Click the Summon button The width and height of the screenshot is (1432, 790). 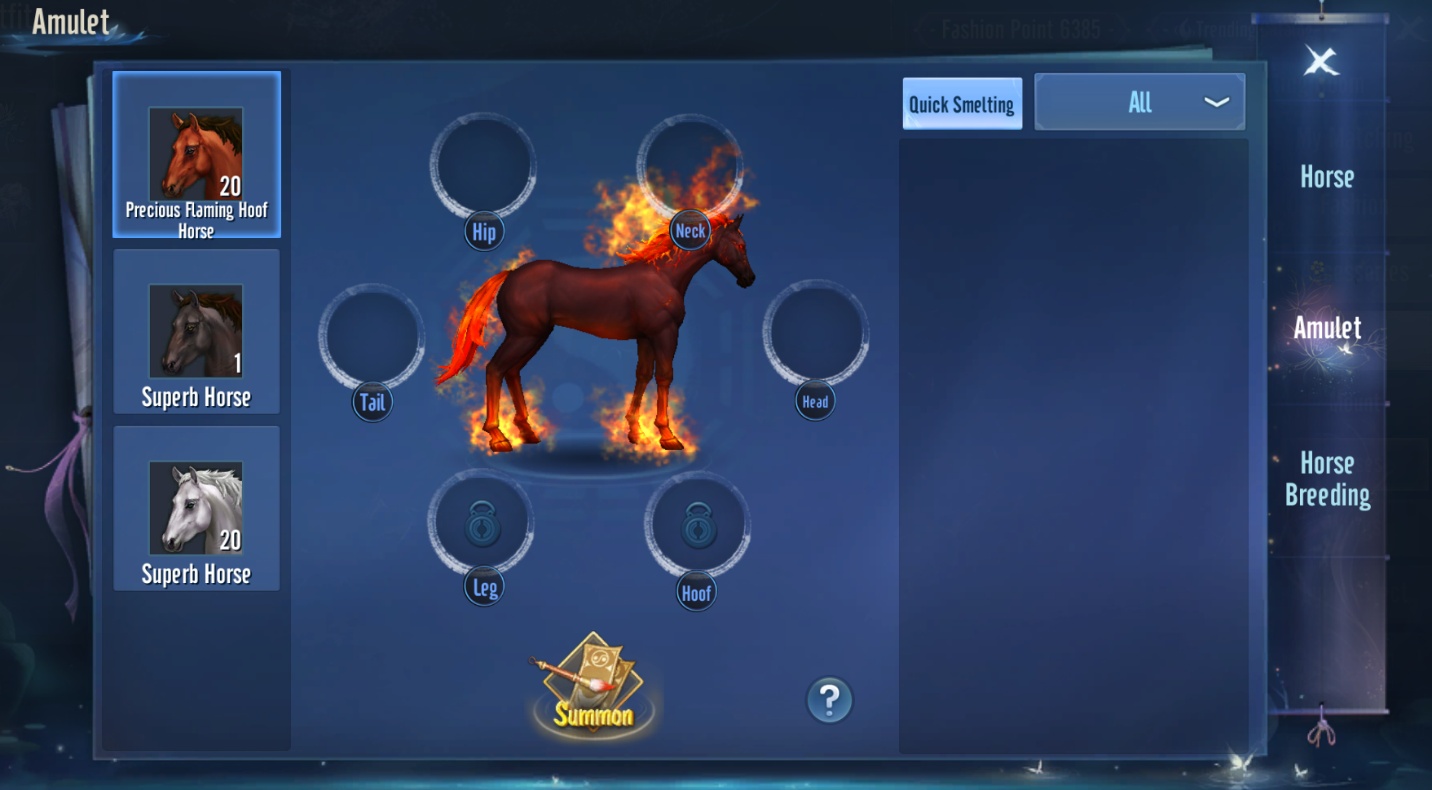click(593, 687)
